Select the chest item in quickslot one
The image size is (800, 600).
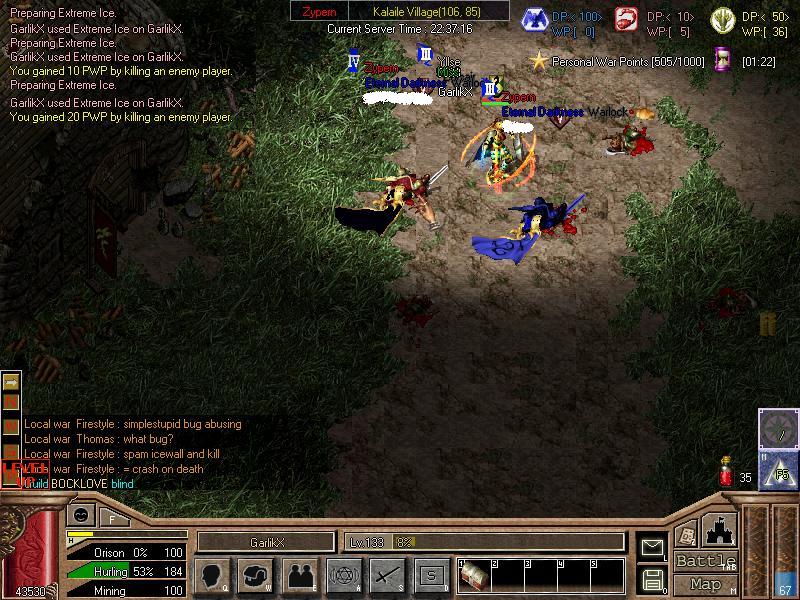474,577
